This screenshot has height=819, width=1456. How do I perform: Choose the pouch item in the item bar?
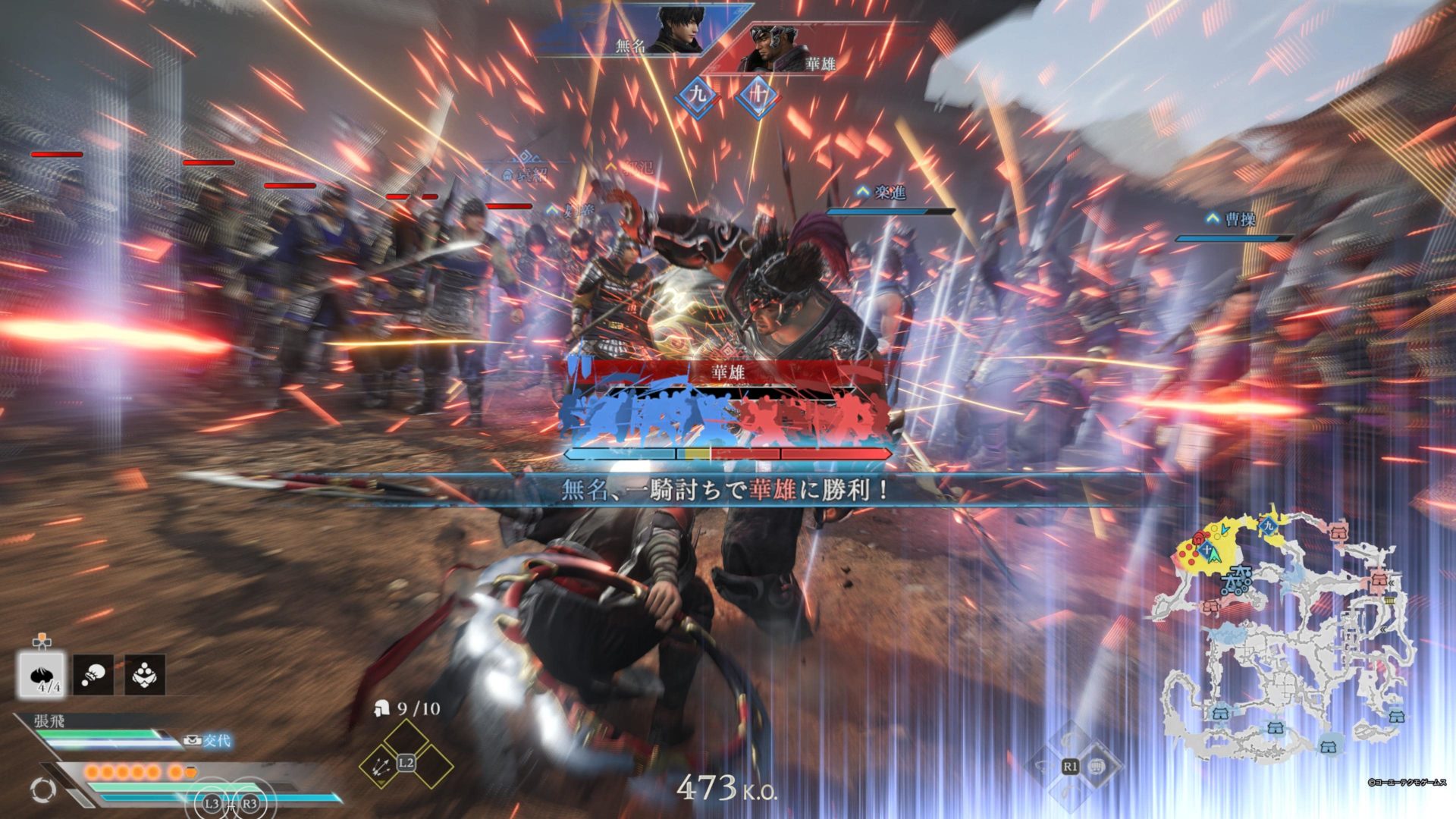[x=93, y=674]
